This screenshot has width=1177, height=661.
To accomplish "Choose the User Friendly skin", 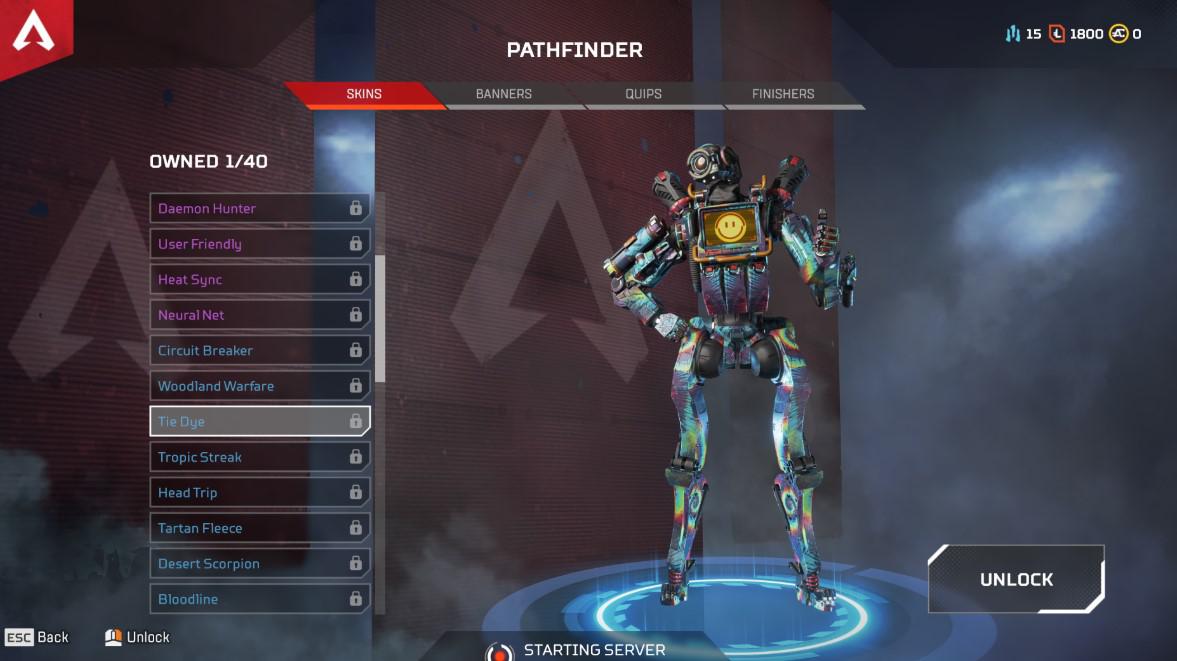I will click(x=259, y=244).
